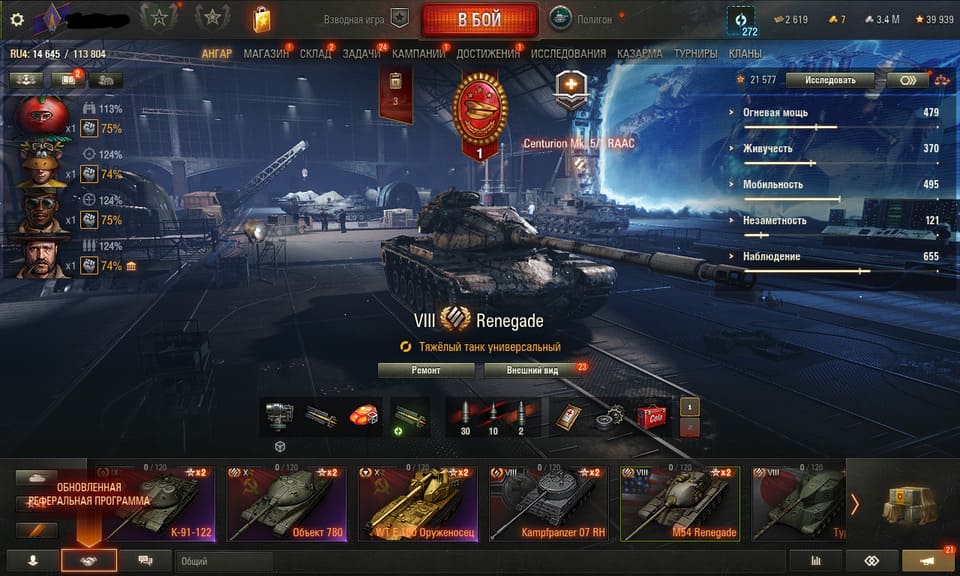The height and width of the screenshot is (576, 960).
Task: Select the Объект 780 tank in carousel
Action: (286, 503)
